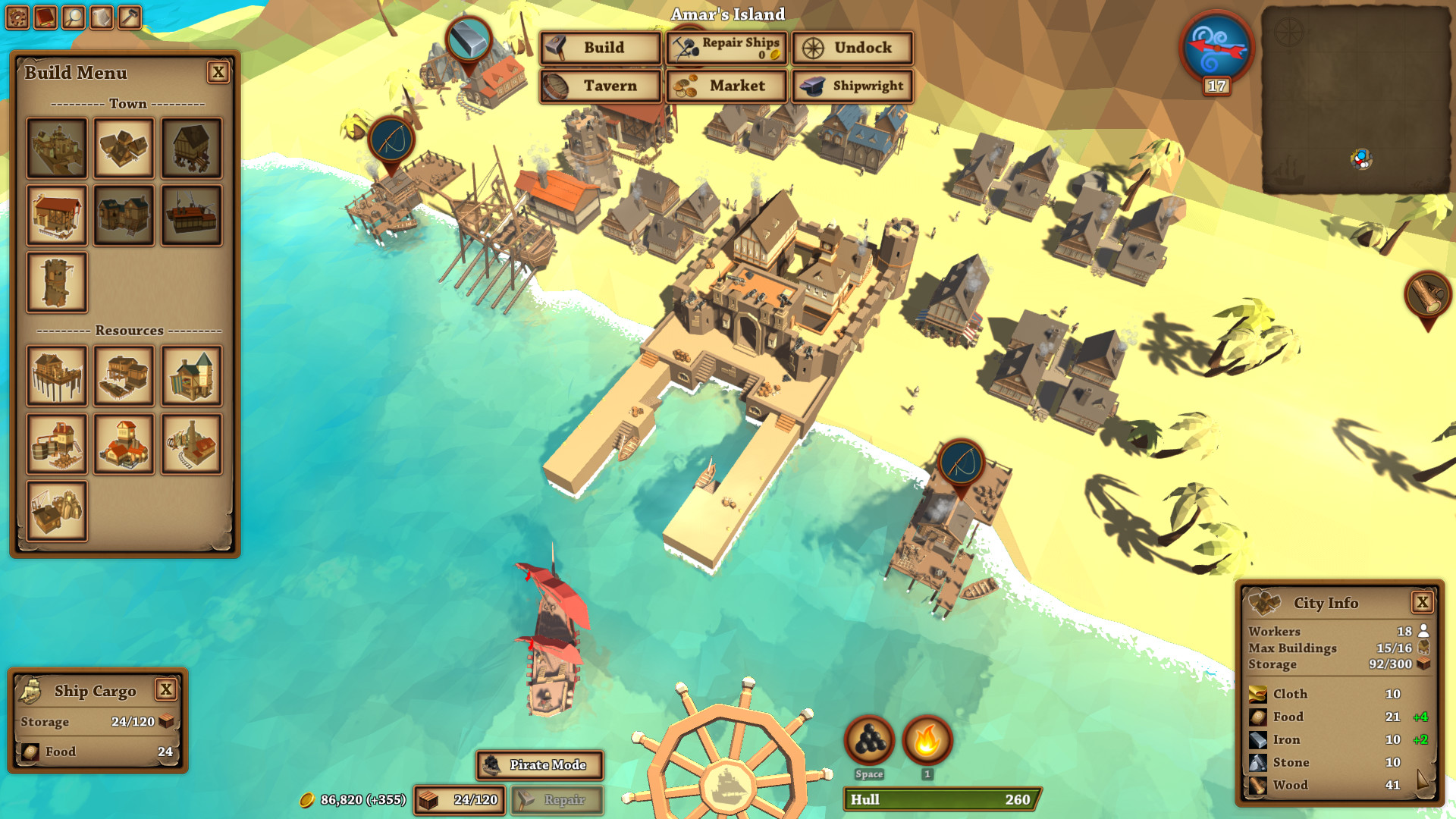The width and height of the screenshot is (1456, 819).
Task: Open the Build menu
Action: (599, 48)
